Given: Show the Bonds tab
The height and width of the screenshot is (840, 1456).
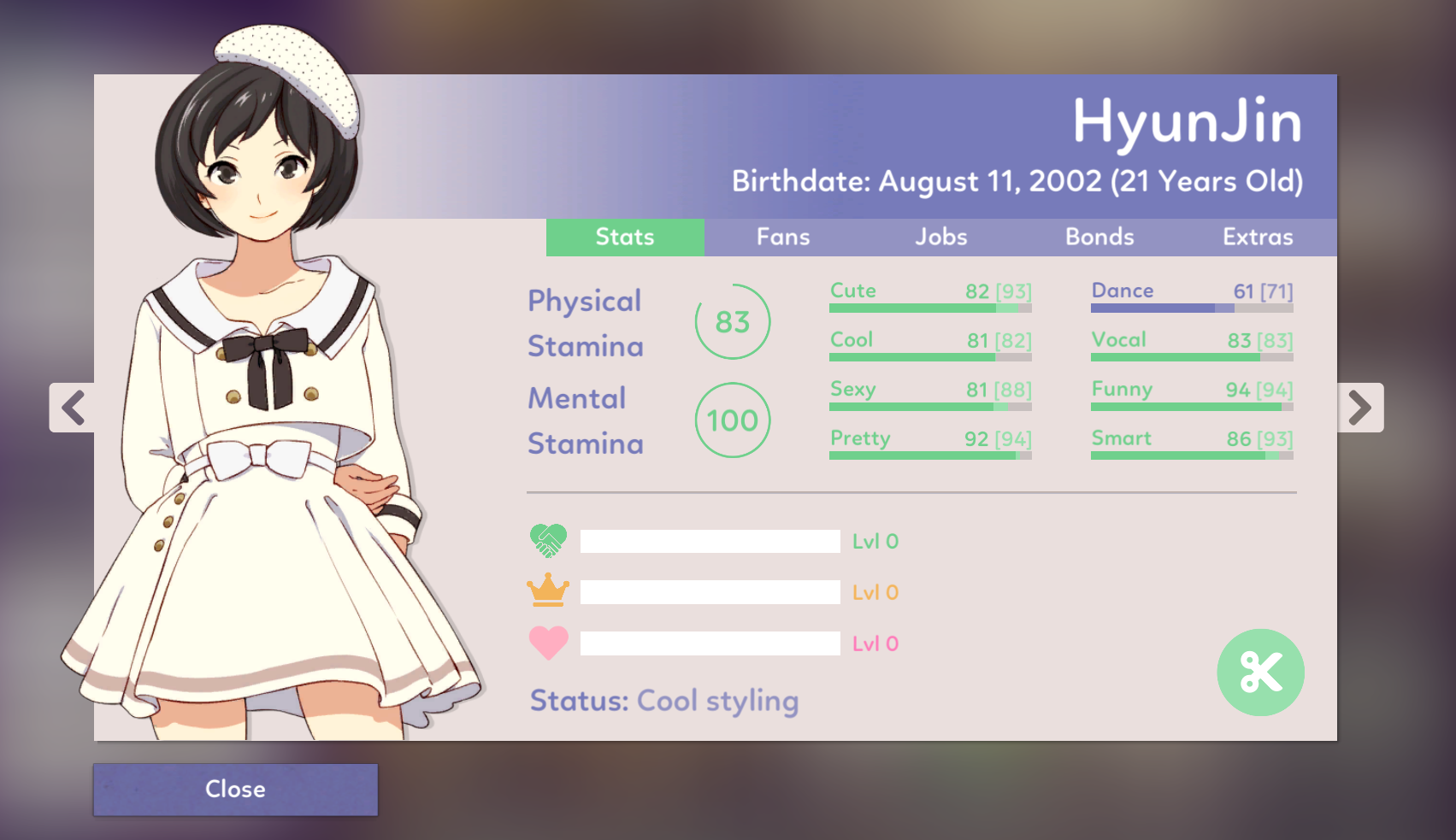Looking at the screenshot, I should [x=1099, y=238].
